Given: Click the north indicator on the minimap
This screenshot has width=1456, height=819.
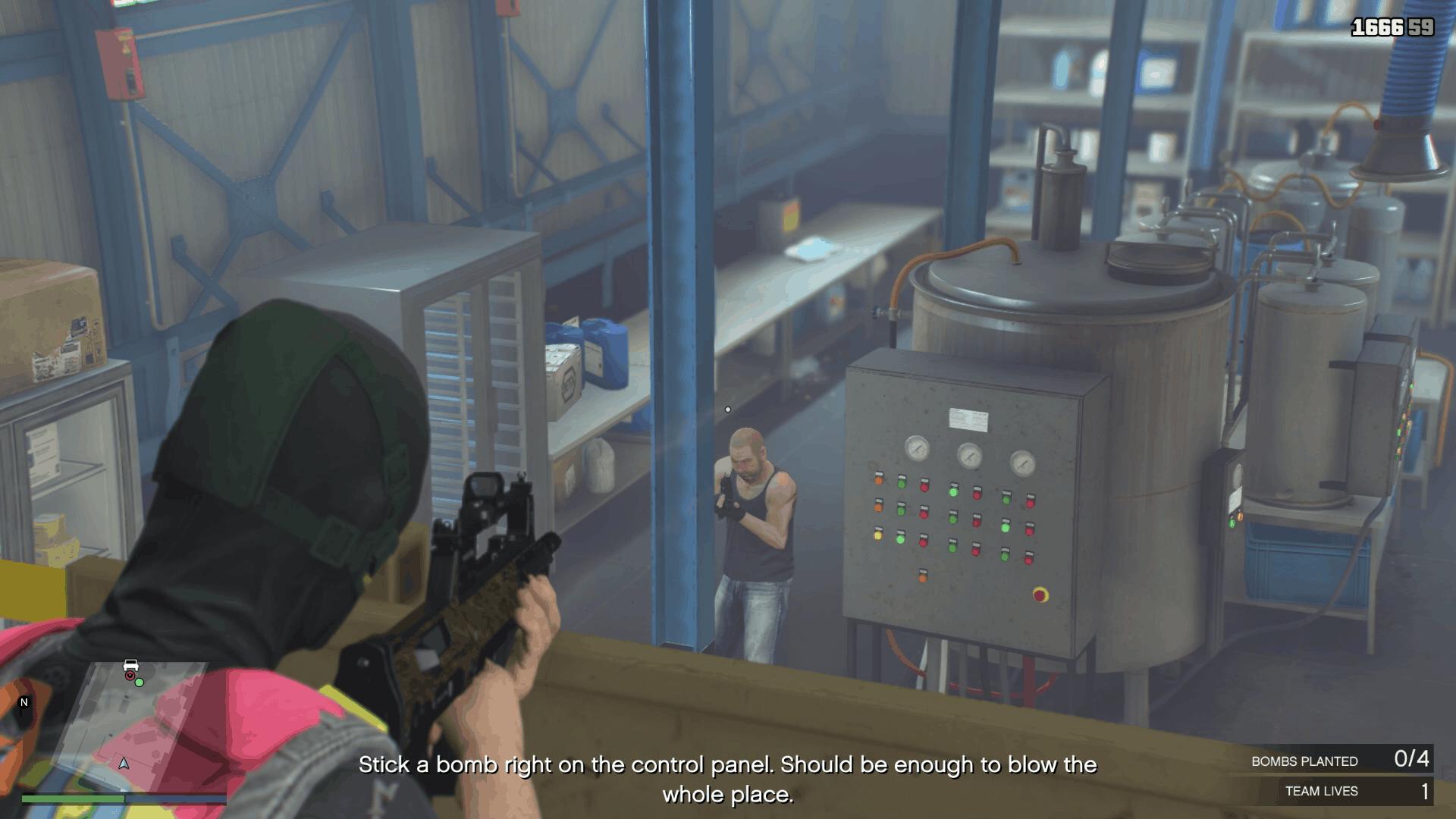Looking at the screenshot, I should 24,702.
